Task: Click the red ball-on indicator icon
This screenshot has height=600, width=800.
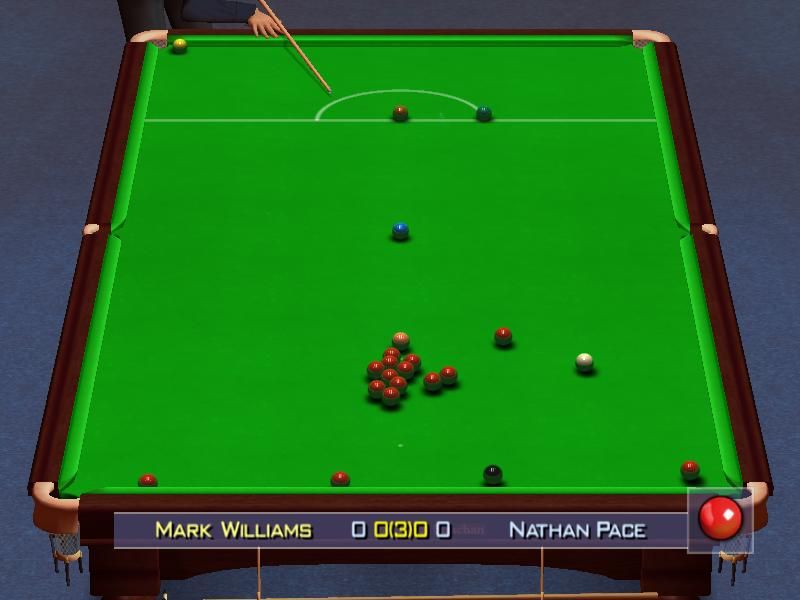Action: click(720, 518)
